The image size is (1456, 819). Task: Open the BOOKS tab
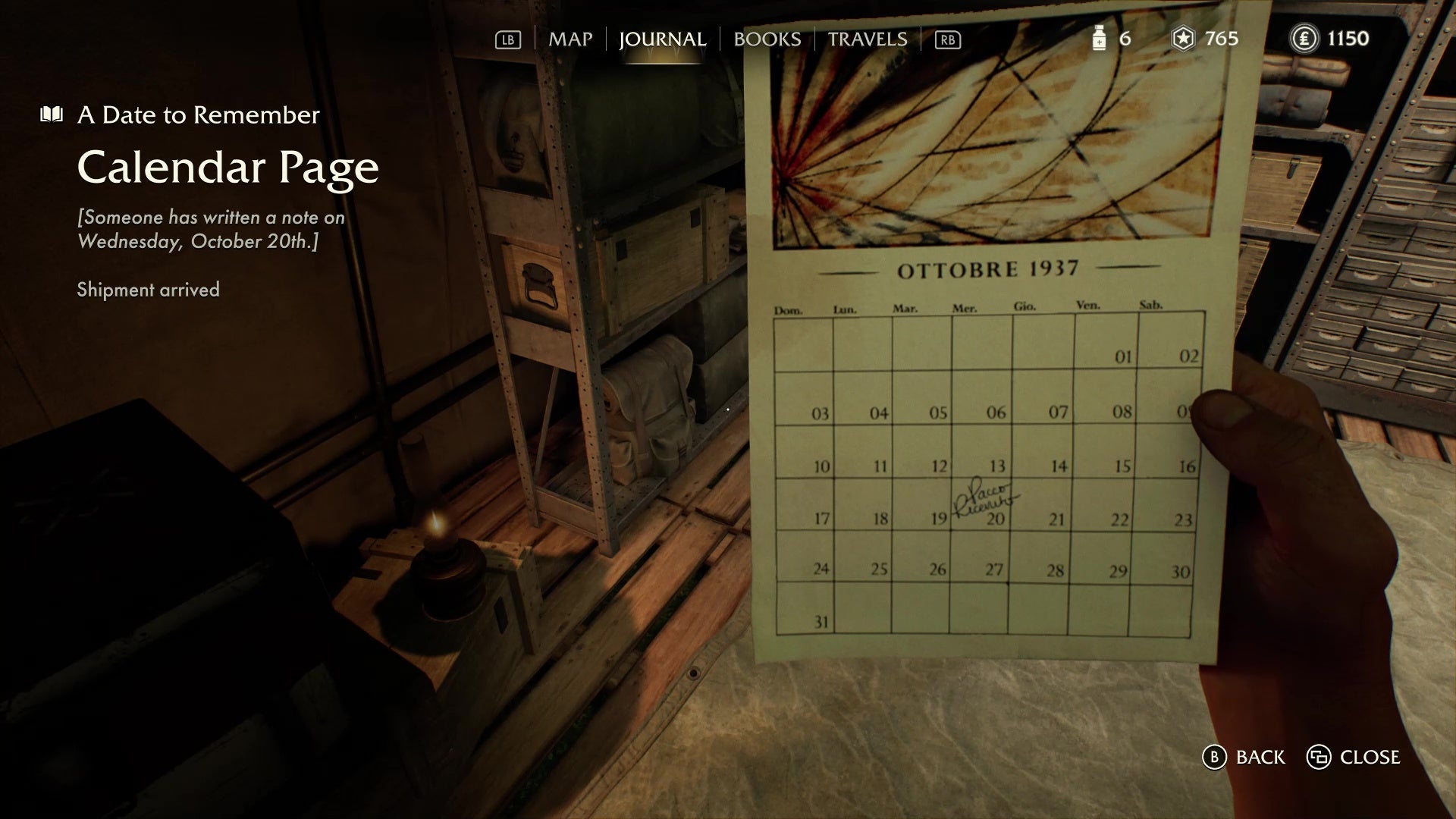[767, 39]
